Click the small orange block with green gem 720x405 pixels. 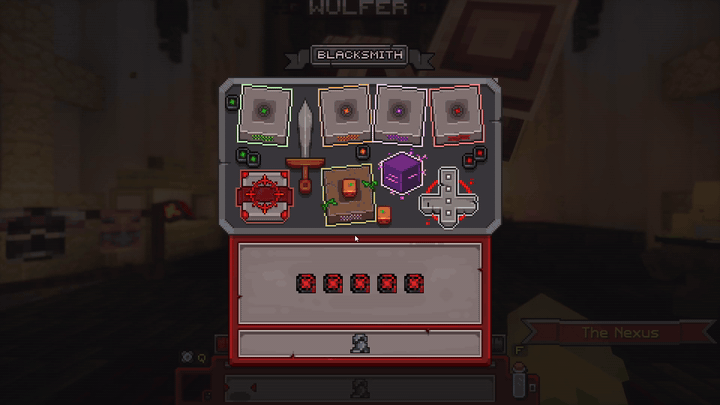coord(384,214)
